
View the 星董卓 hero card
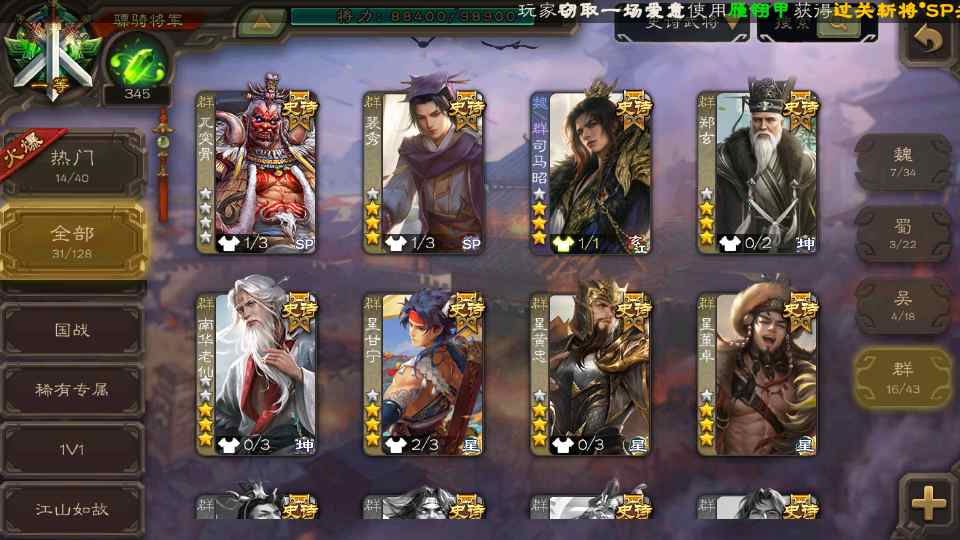click(758, 372)
